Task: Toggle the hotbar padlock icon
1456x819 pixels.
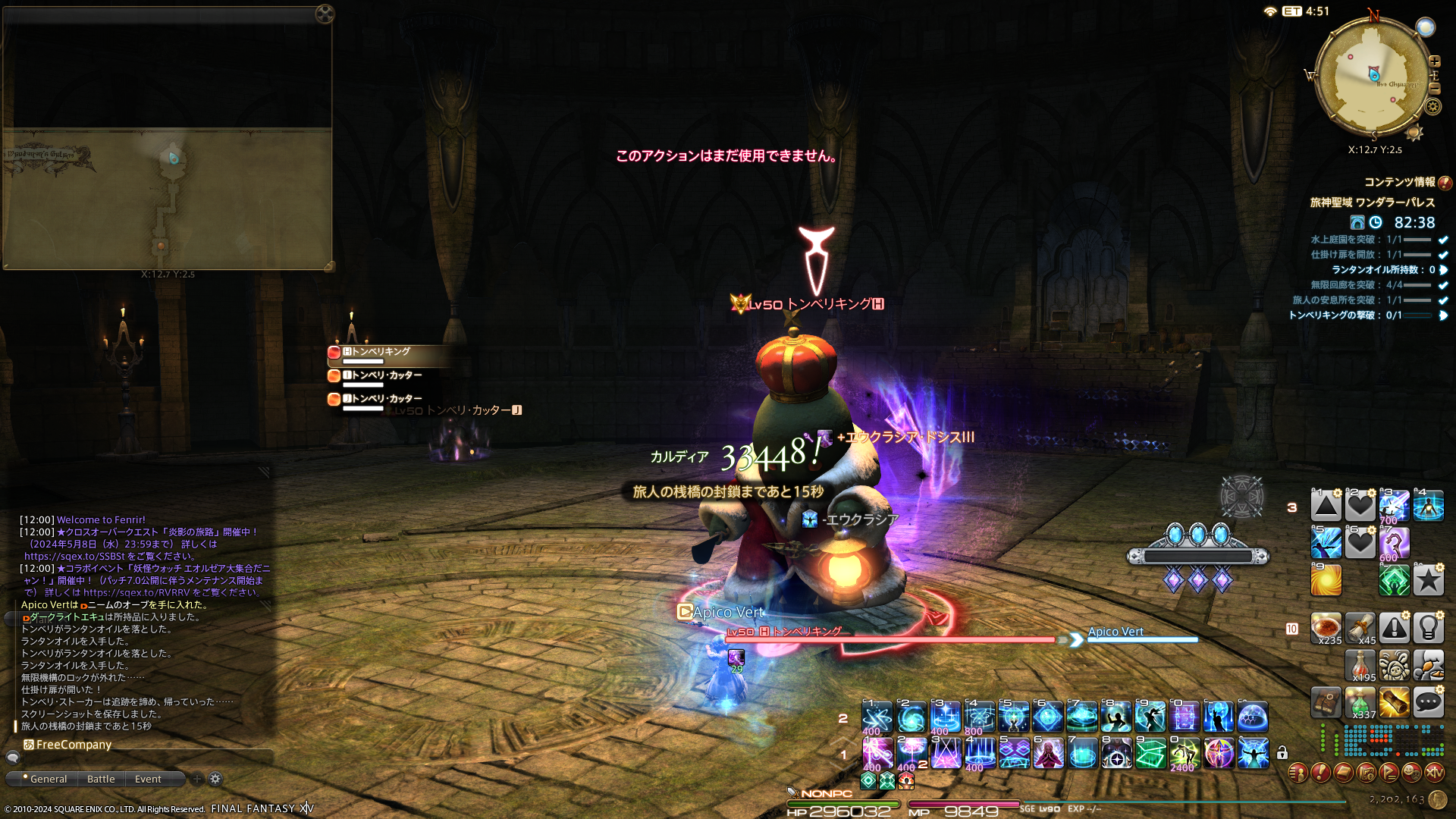Action: 1282,753
